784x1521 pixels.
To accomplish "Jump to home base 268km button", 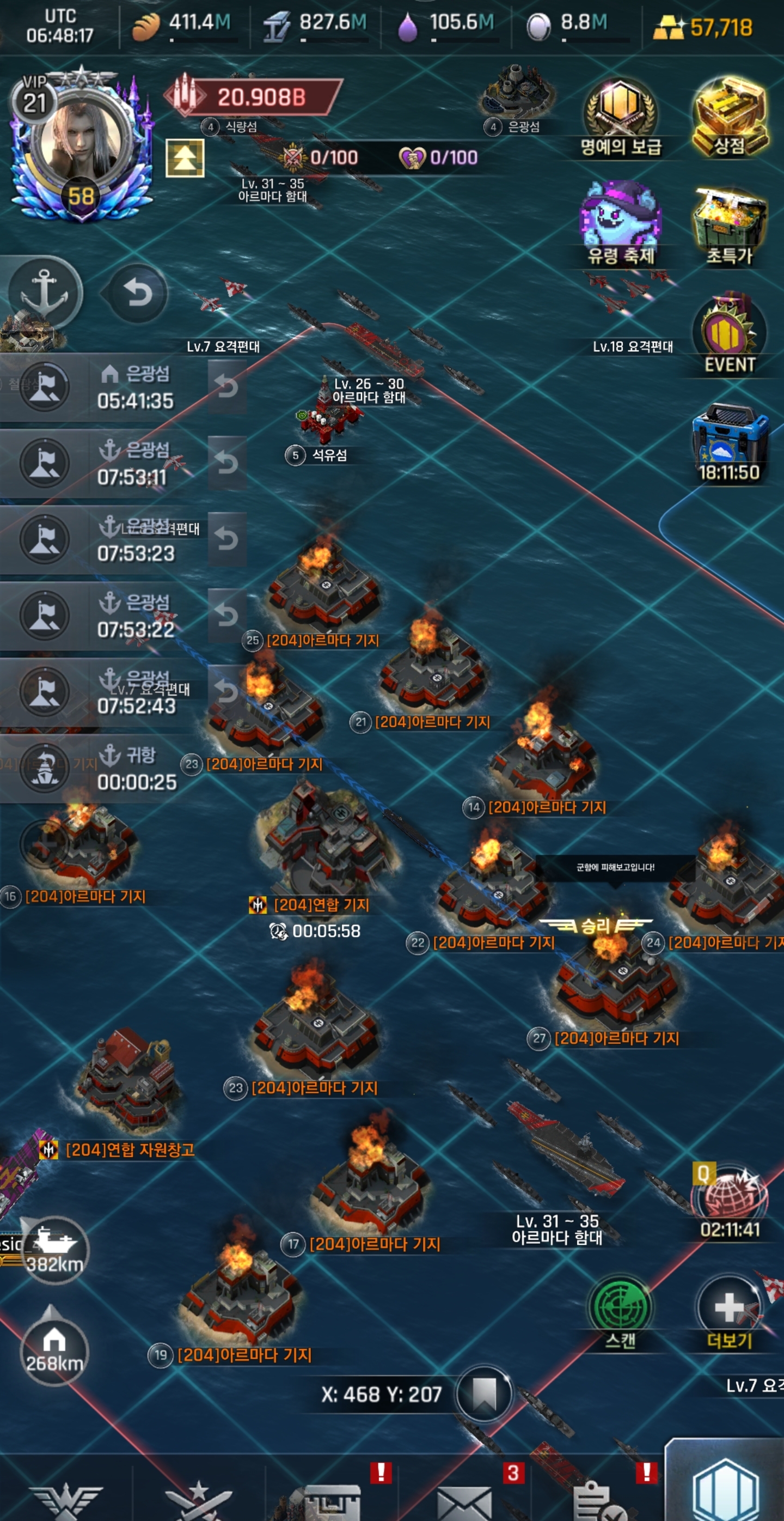I will [x=54, y=1351].
